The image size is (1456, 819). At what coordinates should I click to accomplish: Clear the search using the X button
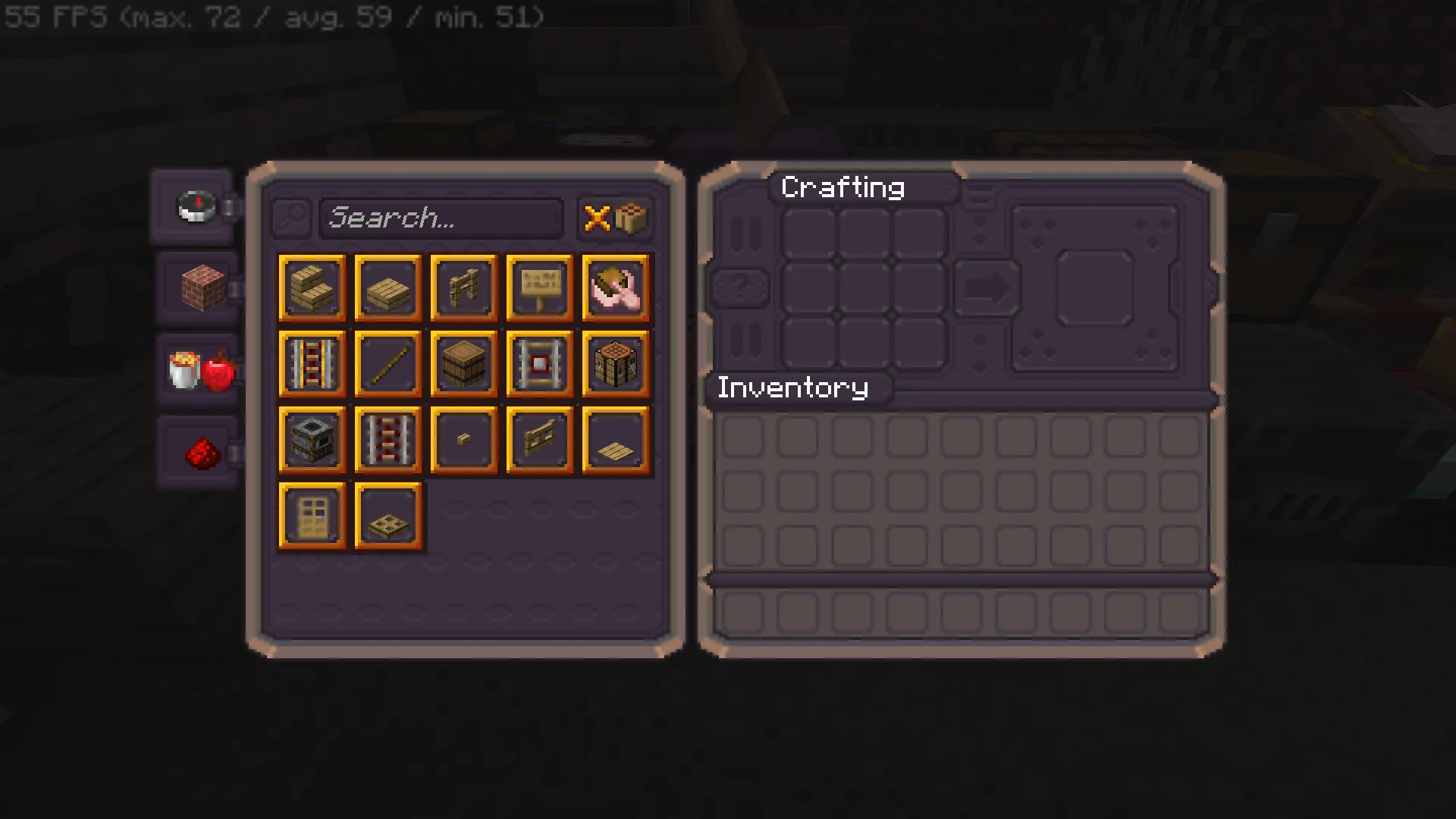click(x=598, y=218)
